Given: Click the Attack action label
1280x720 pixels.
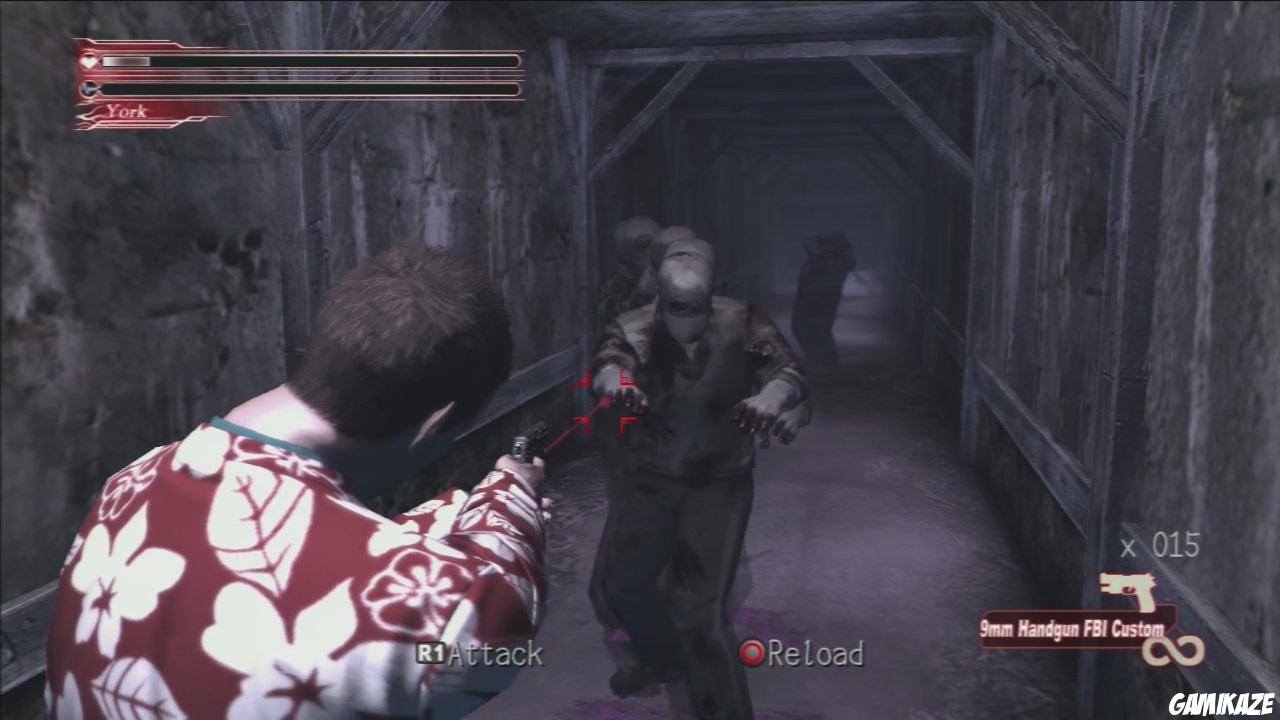Looking at the screenshot, I should [496, 657].
